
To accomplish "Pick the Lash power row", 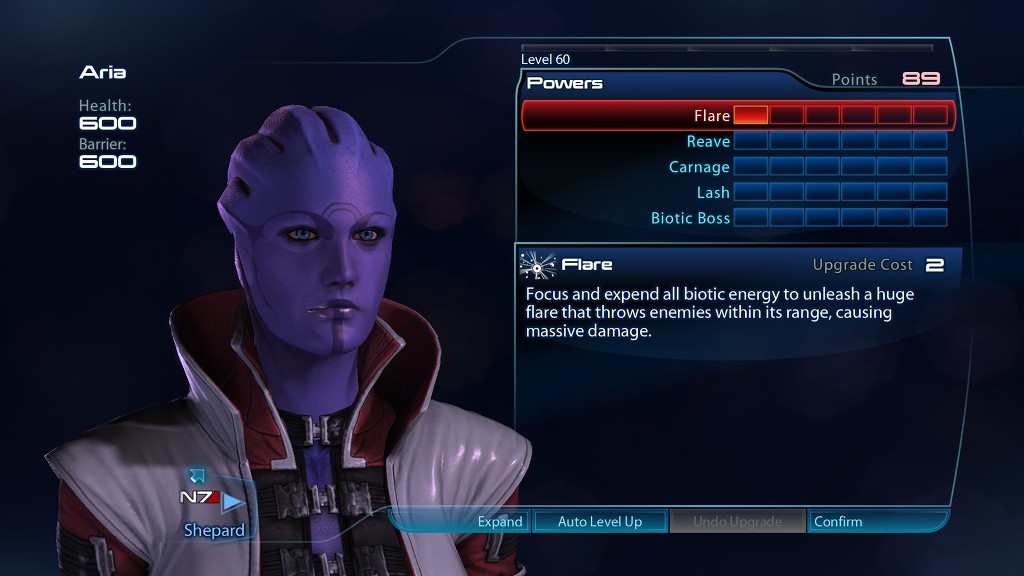I will pos(713,192).
